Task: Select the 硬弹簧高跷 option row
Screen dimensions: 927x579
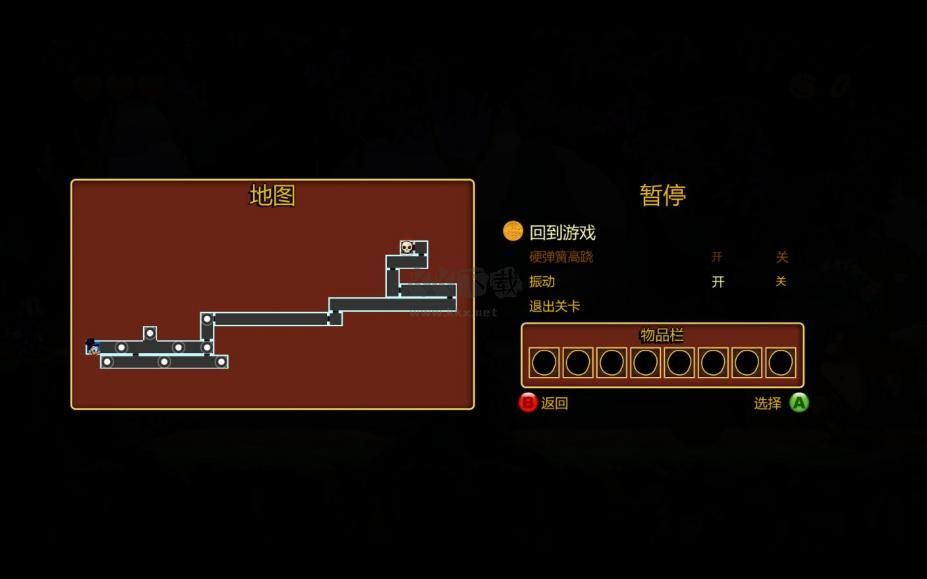Action: coord(561,257)
